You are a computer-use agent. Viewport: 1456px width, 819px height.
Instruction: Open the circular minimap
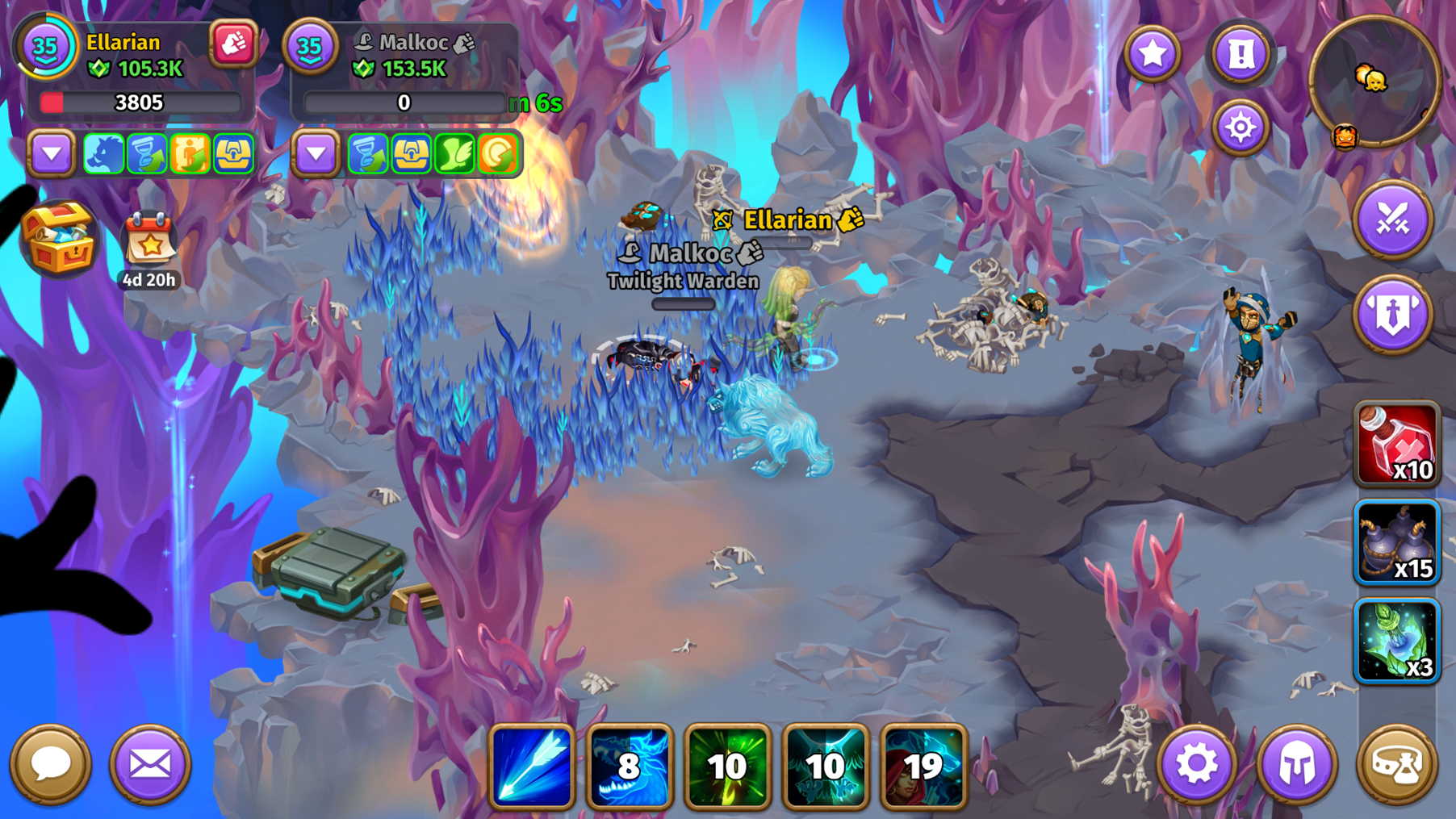1374,81
